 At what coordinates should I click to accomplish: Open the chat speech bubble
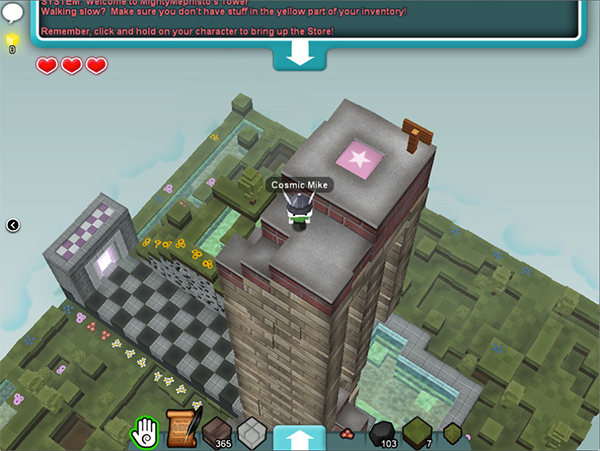click(x=14, y=13)
